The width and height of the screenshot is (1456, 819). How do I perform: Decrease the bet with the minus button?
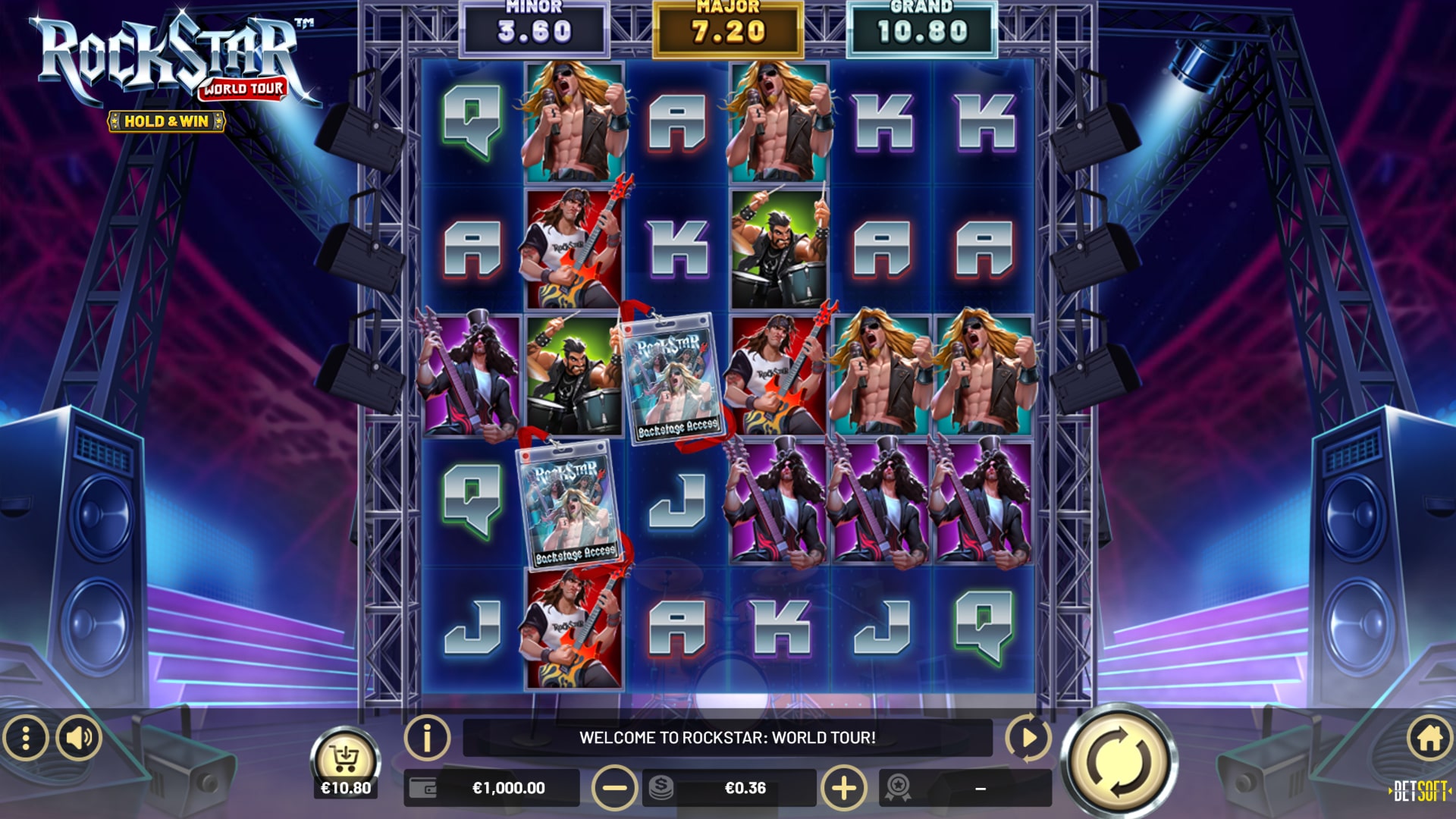(x=613, y=789)
